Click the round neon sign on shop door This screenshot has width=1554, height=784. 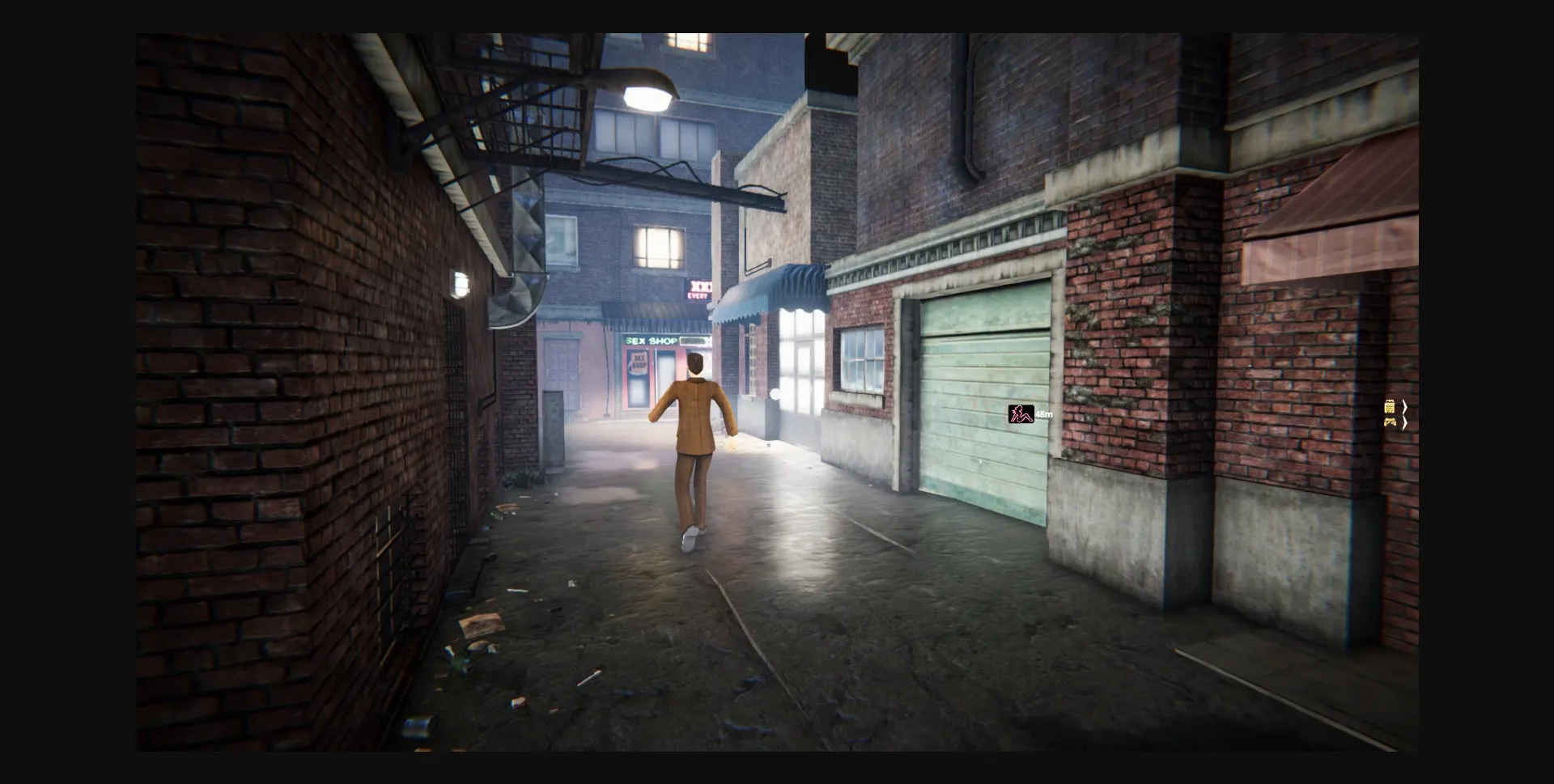point(639,364)
